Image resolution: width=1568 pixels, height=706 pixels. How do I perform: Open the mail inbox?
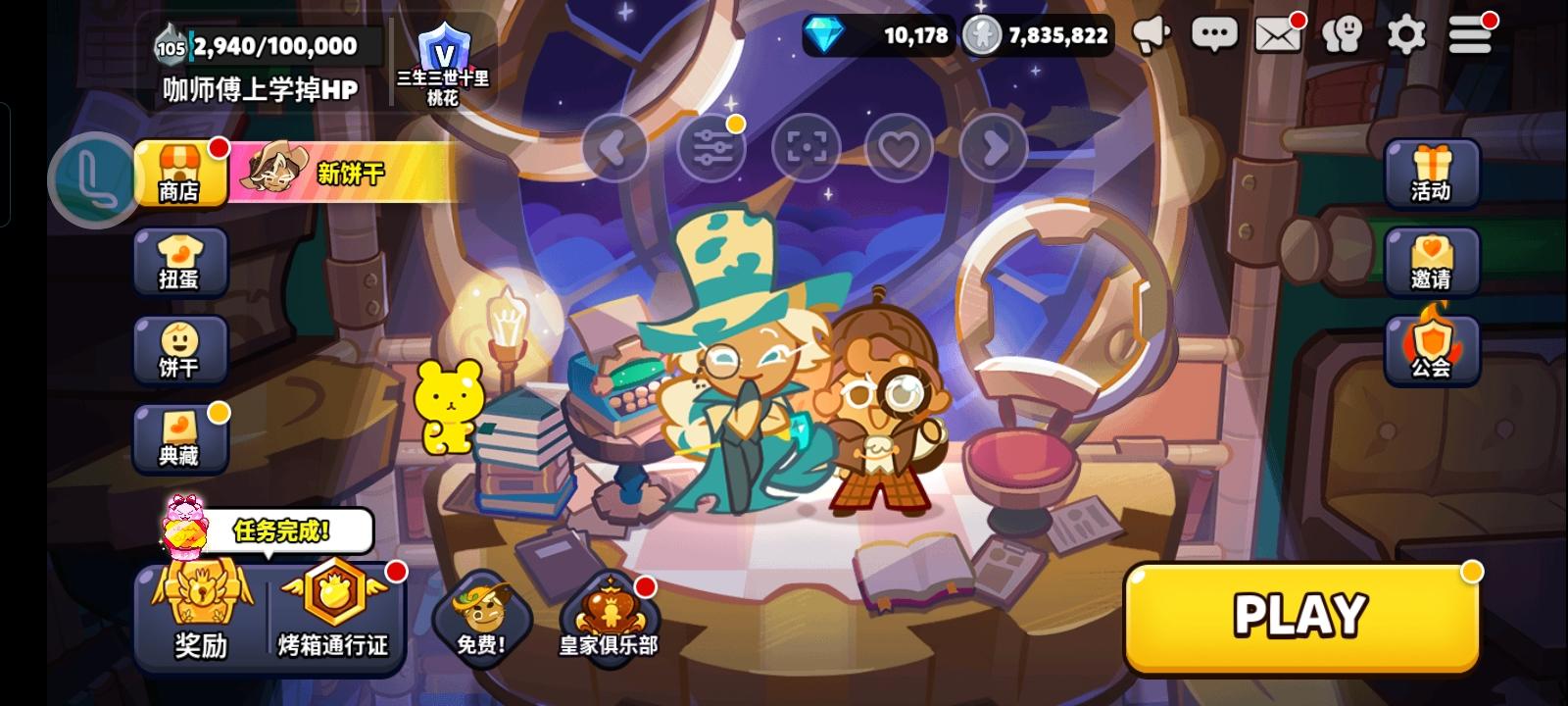(x=1279, y=34)
